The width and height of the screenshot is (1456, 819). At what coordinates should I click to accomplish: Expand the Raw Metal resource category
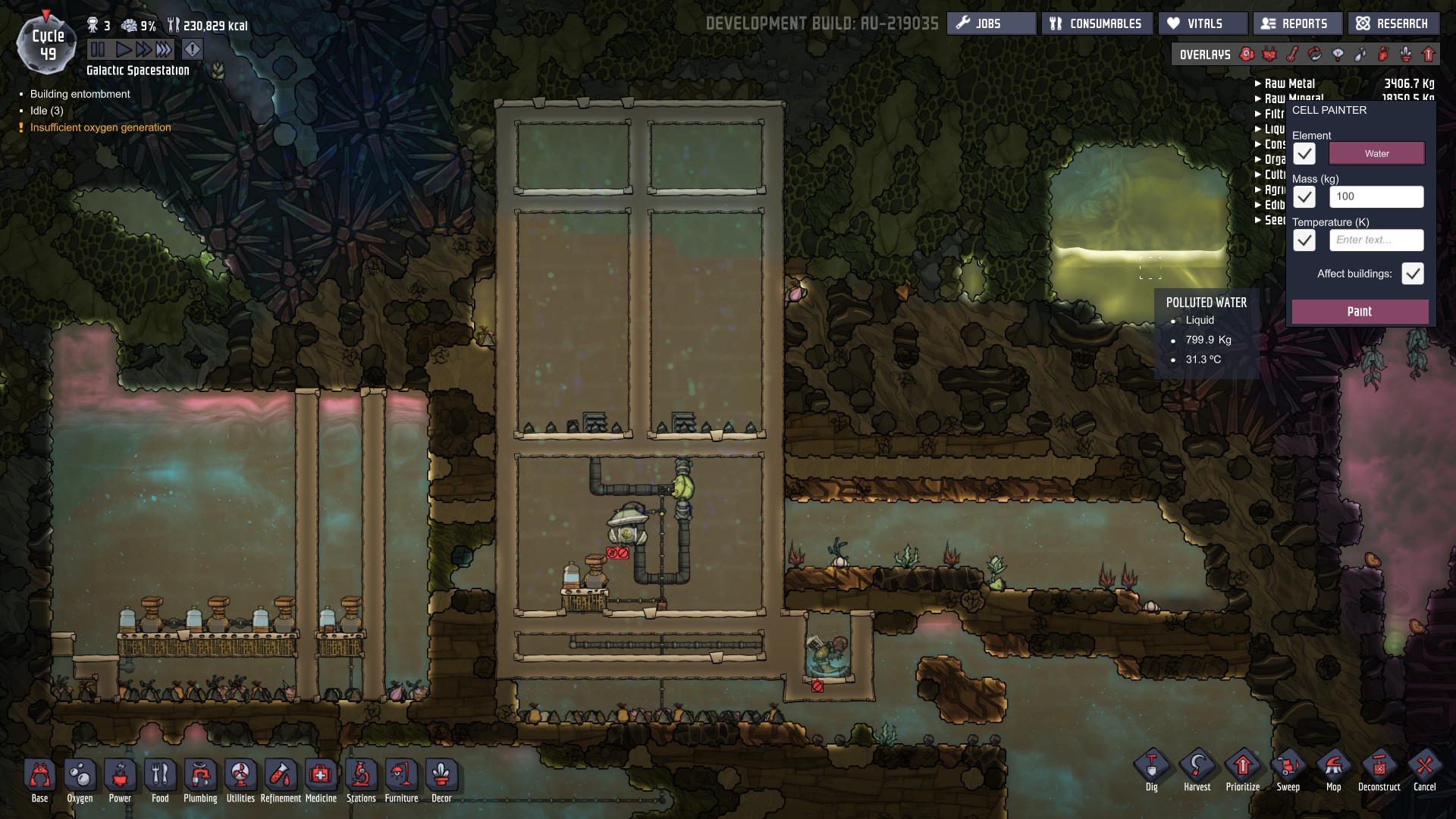pyautogui.click(x=1289, y=83)
